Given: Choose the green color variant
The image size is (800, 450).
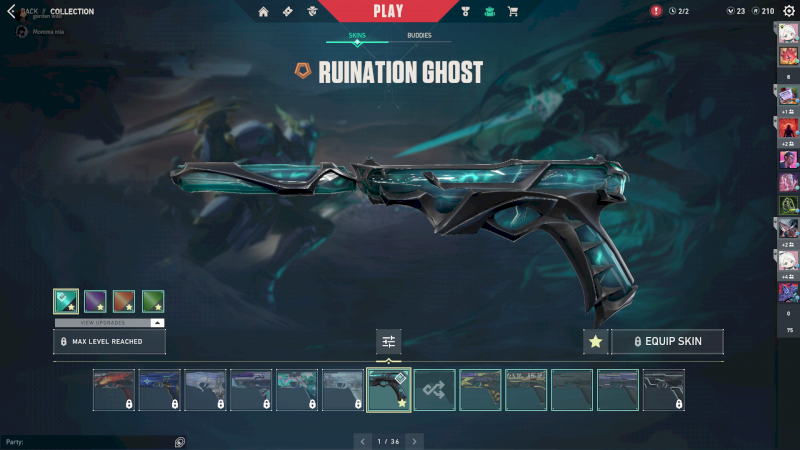Looking at the screenshot, I should pyautogui.click(x=153, y=301).
